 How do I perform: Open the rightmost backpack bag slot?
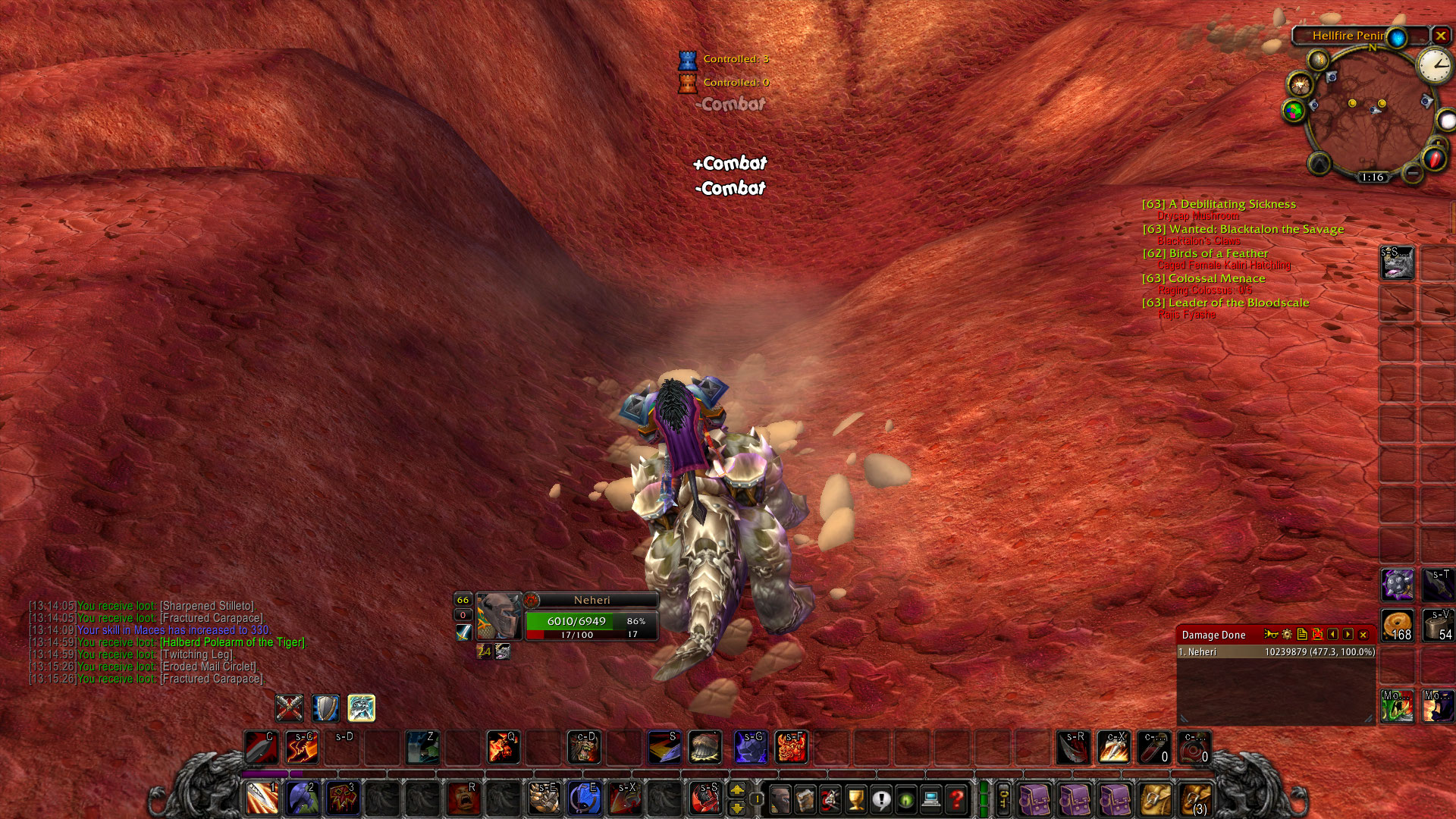(x=1195, y=797)
